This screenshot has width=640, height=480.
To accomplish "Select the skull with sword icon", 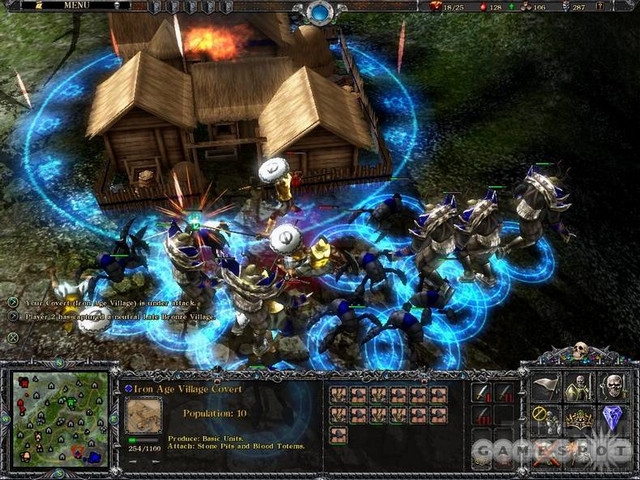I will pos(612,387).
